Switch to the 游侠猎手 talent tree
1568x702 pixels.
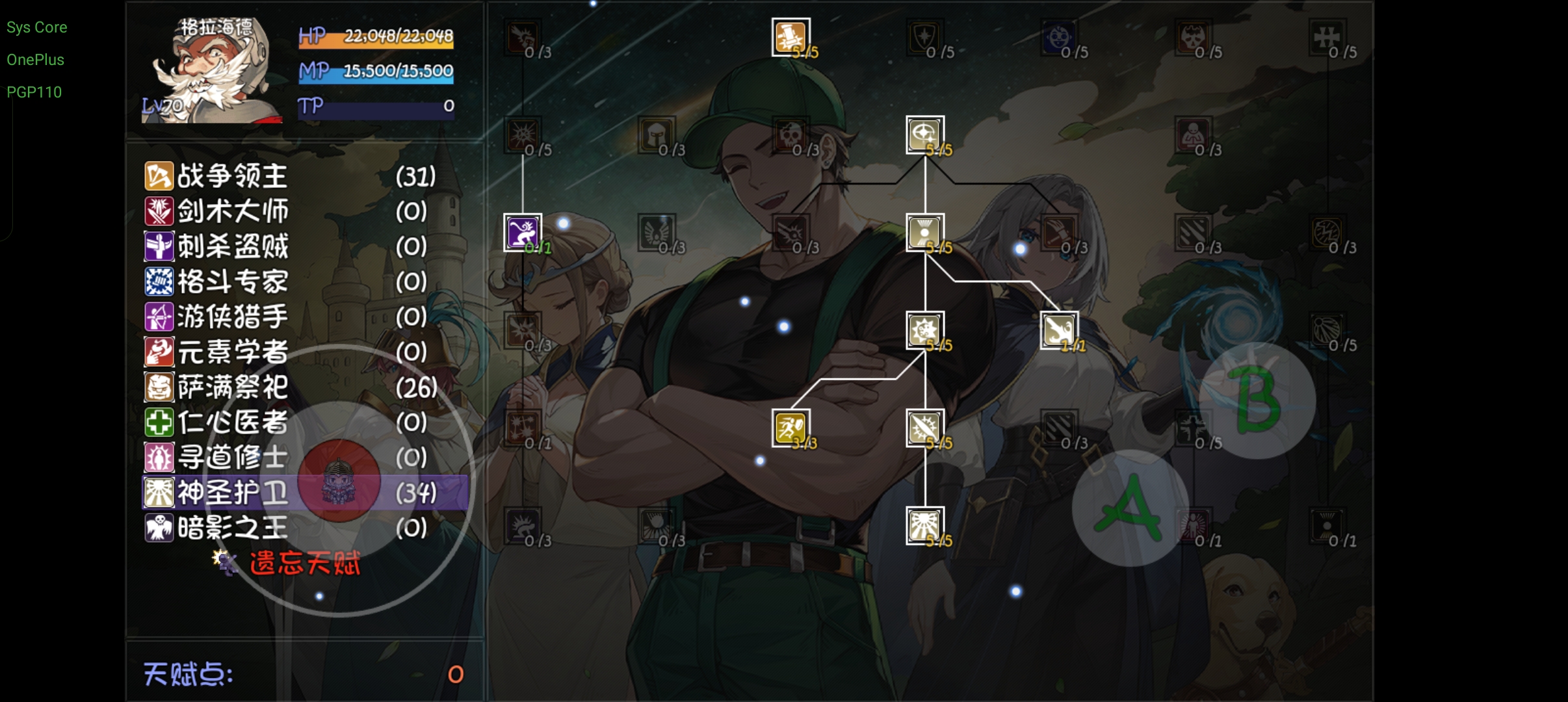(x=232, y=317)
